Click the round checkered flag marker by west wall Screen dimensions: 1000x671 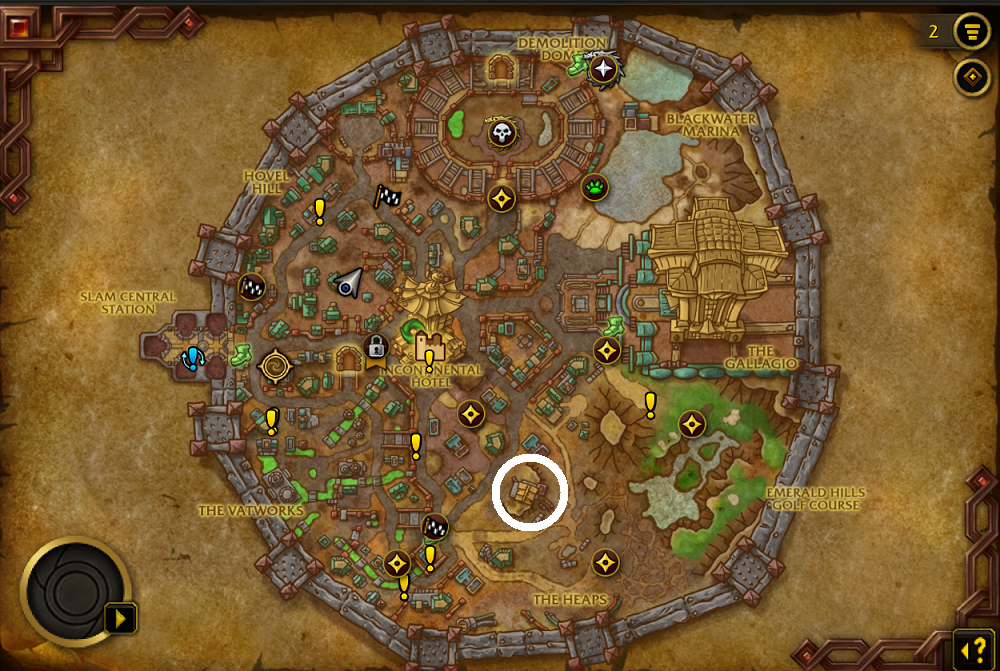tap(251, 288)
